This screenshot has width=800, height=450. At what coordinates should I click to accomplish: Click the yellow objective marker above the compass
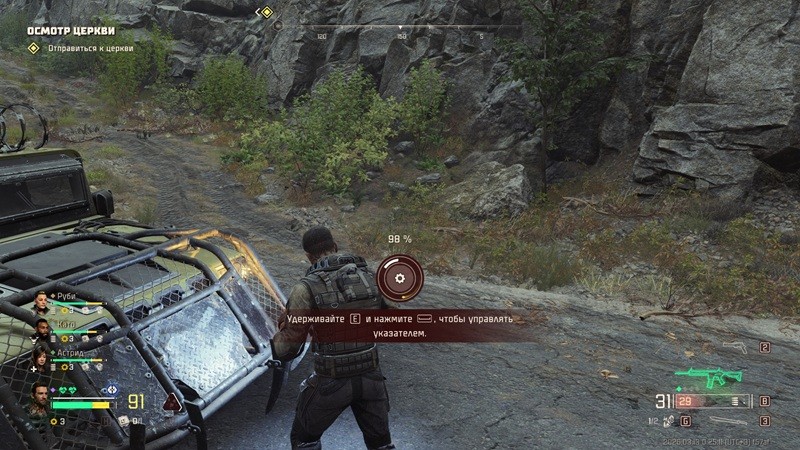tap(266, 13)
